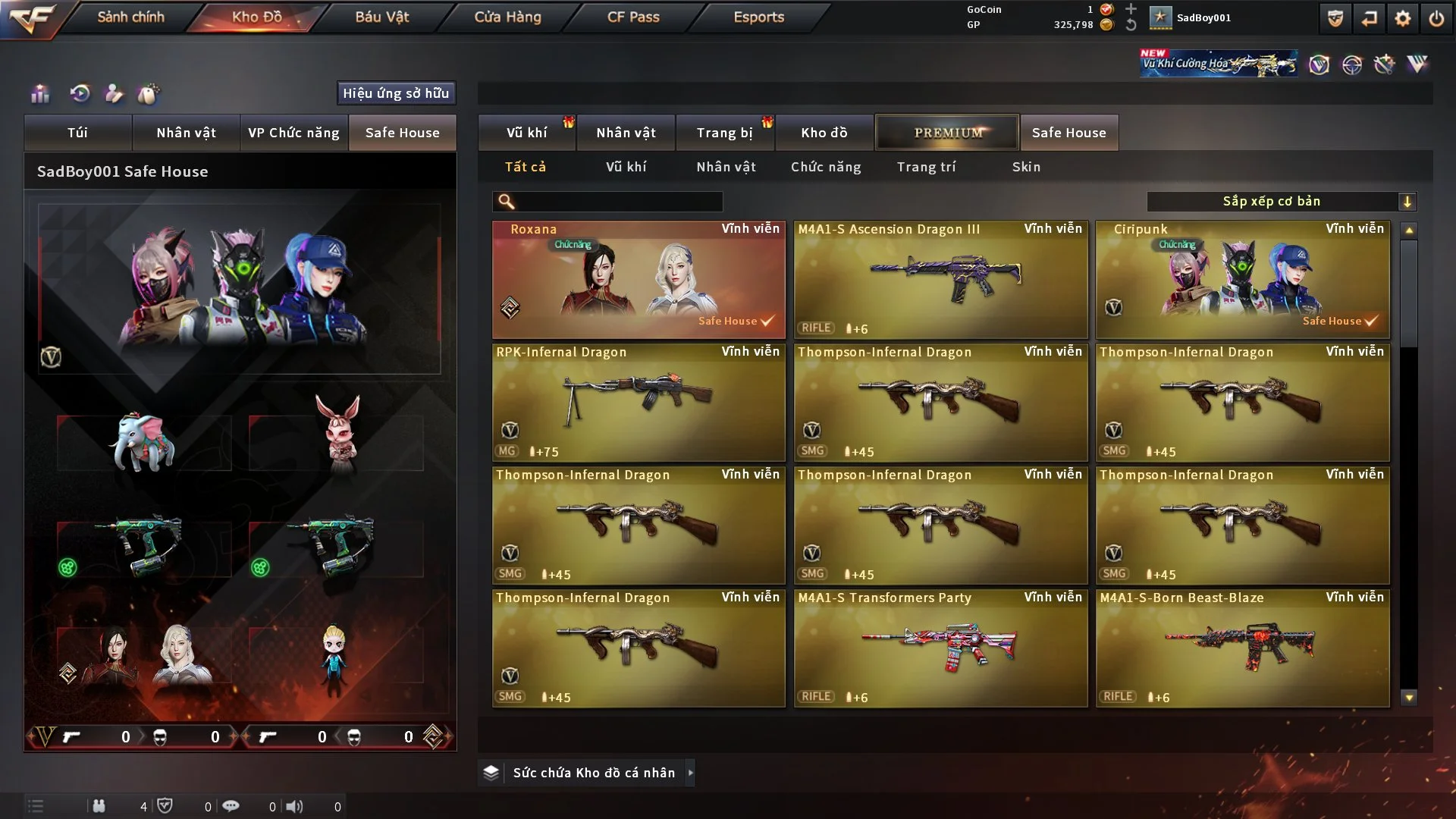Open the Cửa Hàng shop

coord(507,17)
